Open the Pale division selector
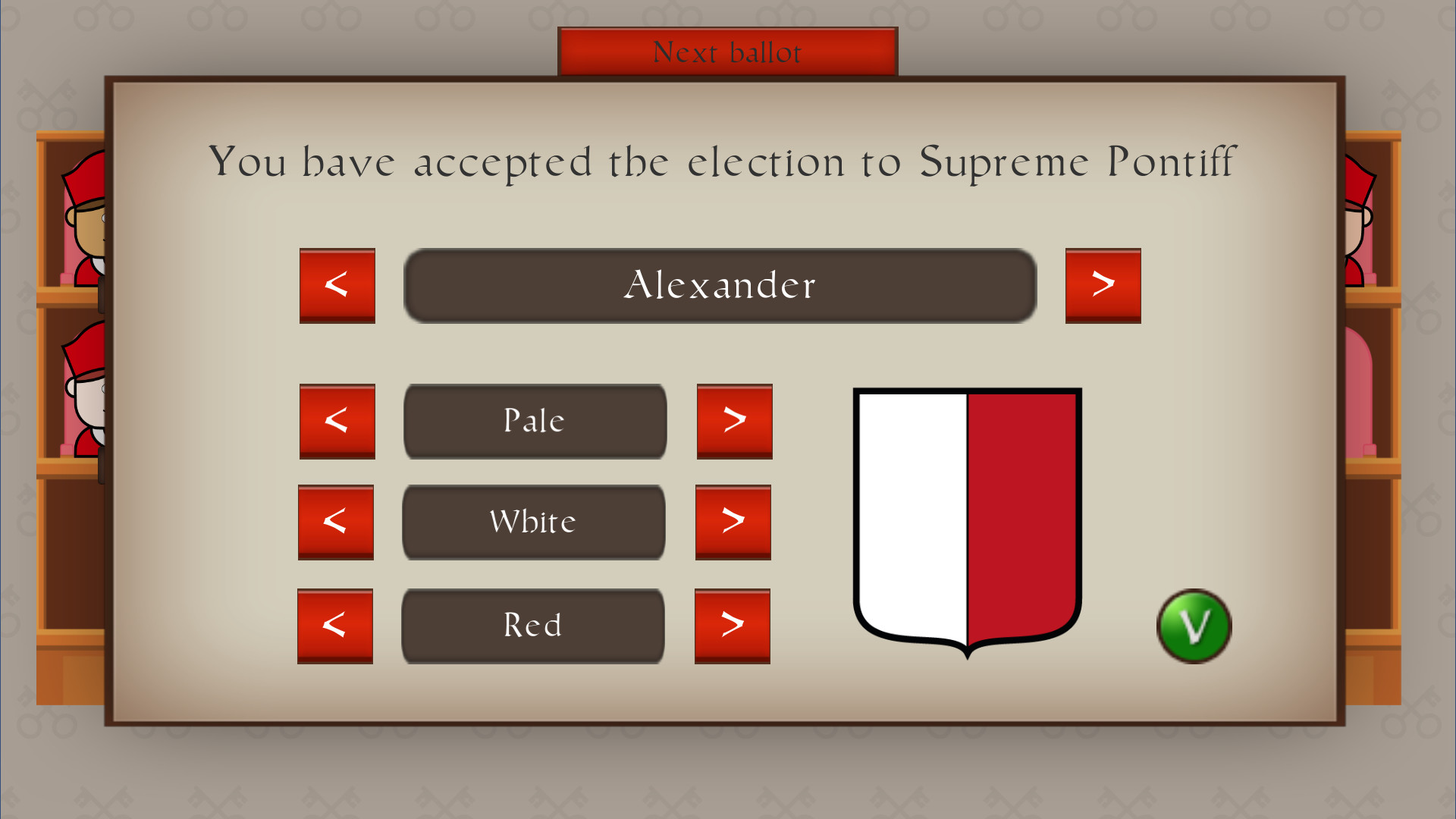Screen dimensions: 1456x819 [x=535, y=421]
